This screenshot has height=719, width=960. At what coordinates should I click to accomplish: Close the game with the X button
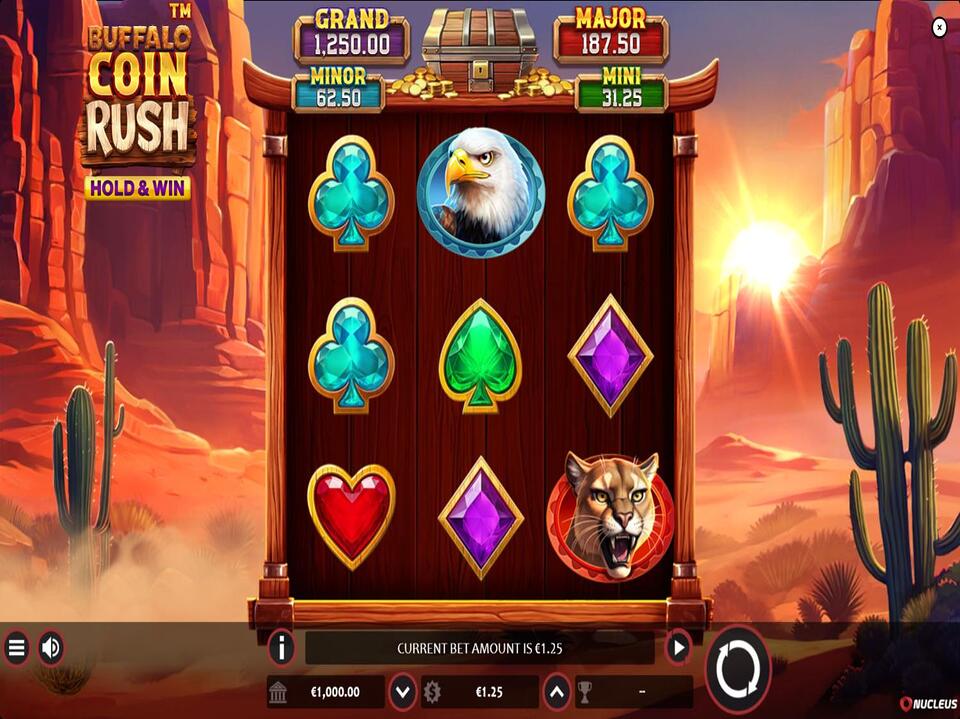(939, 28)
